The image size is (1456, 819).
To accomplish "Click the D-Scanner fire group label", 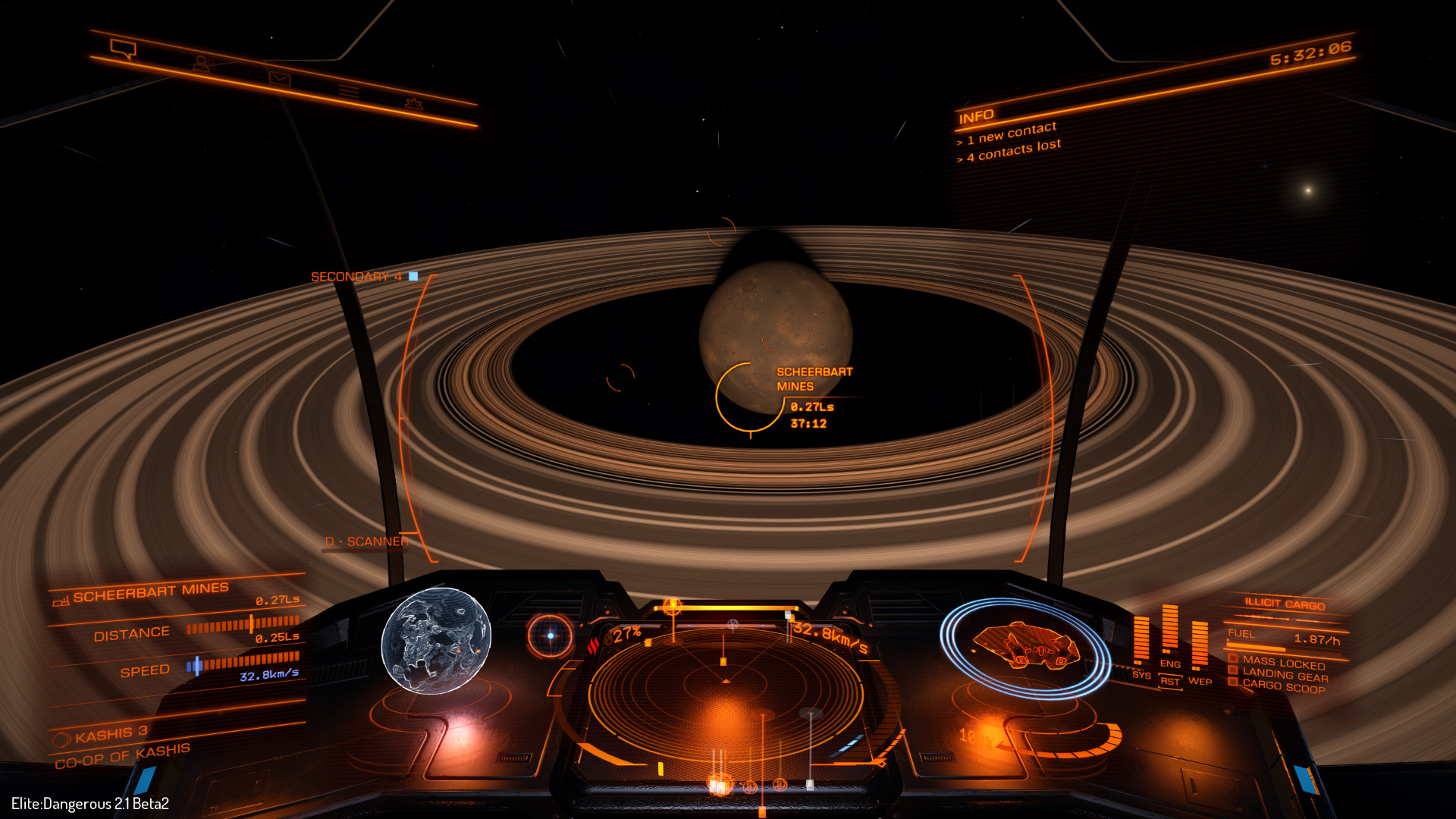I will coord(366,541).
